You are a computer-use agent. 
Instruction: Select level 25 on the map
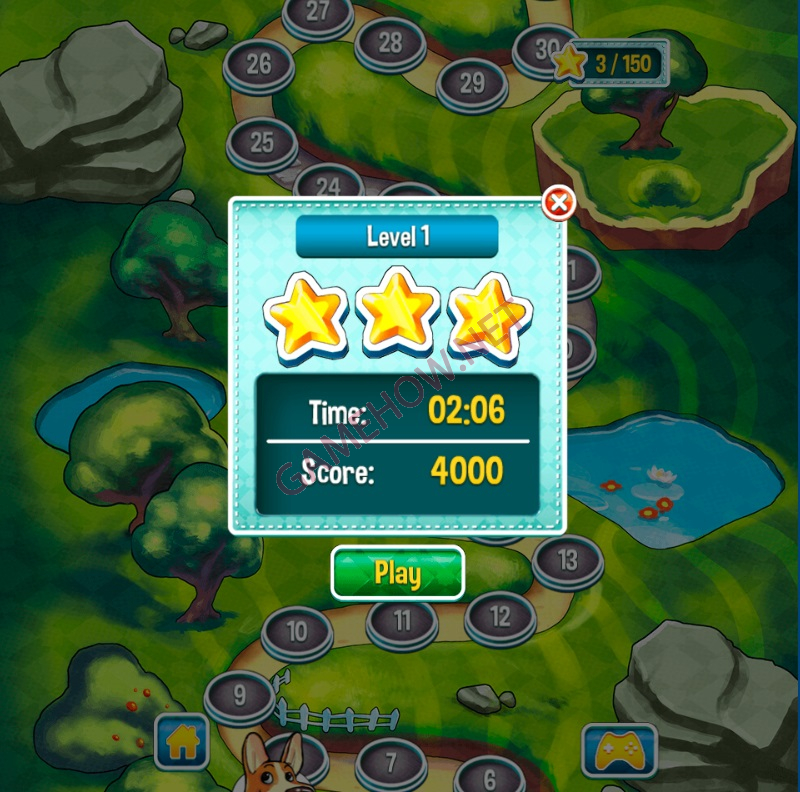[262, 142]
